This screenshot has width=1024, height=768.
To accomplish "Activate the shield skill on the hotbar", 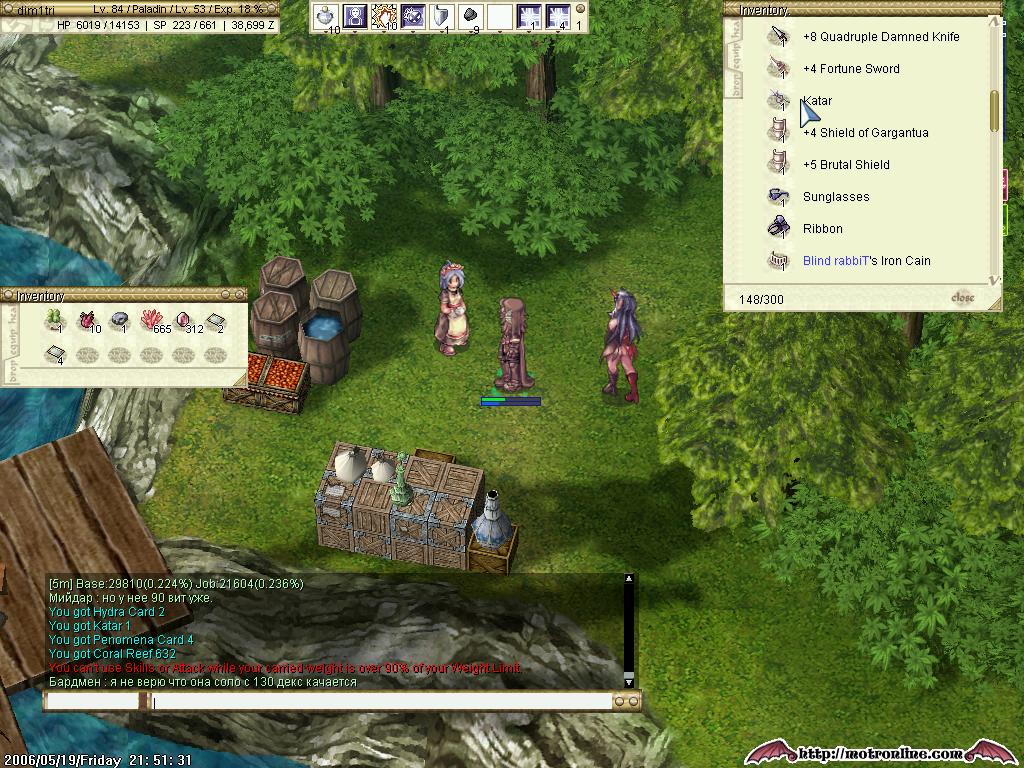I will click(x=441, y=16).
